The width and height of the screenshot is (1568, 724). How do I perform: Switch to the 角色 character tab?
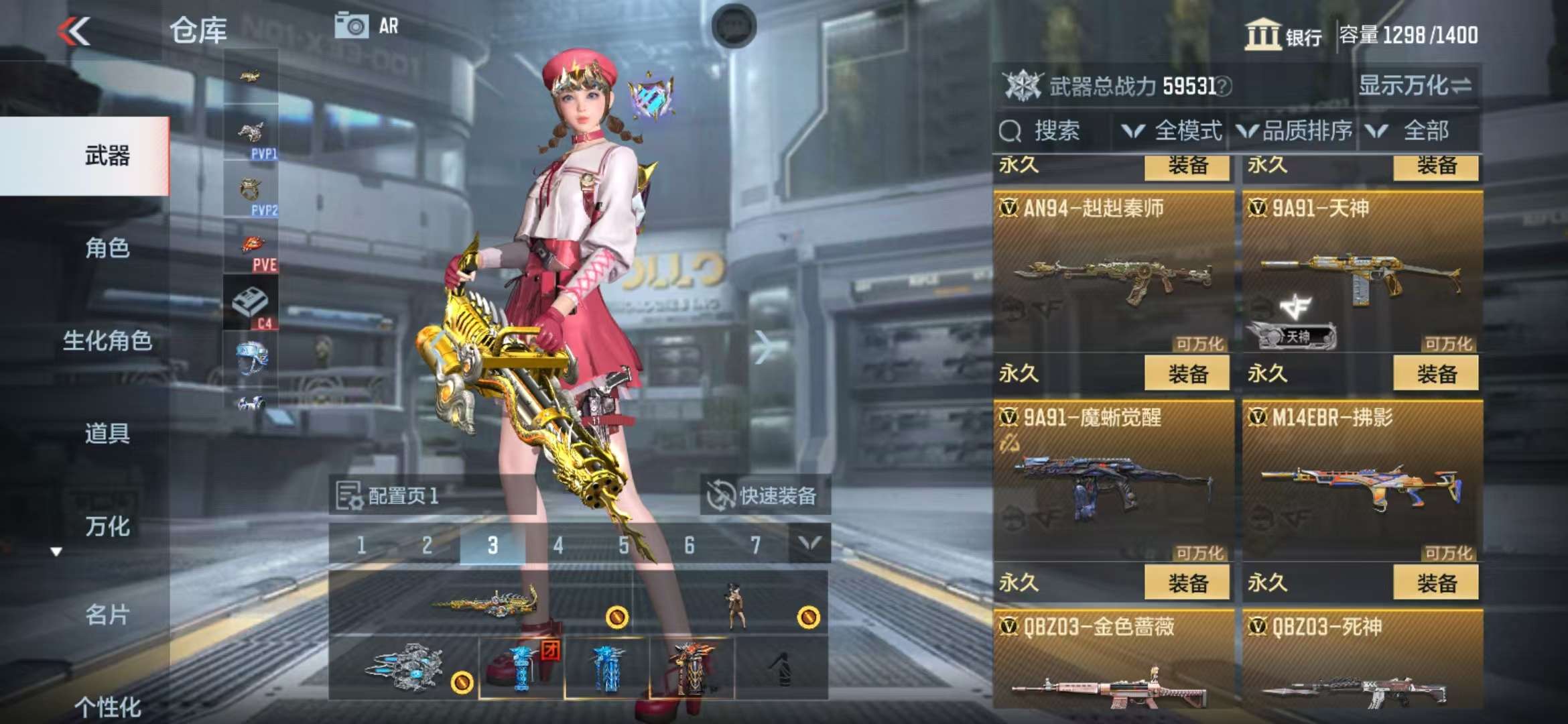tap(107, 248)
